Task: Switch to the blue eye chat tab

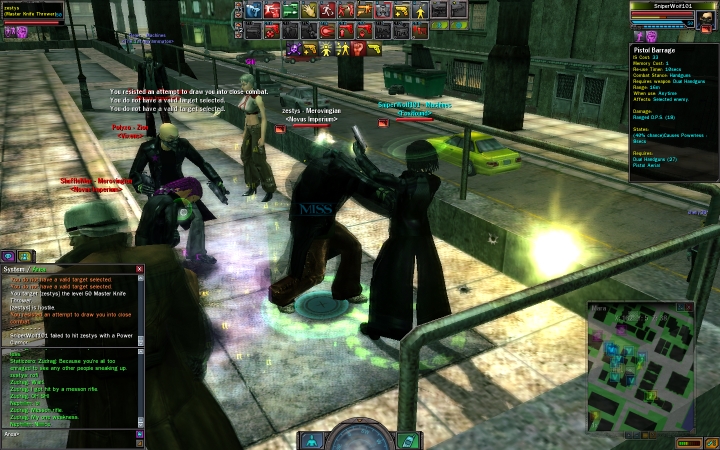Action: tap(8, 256)
